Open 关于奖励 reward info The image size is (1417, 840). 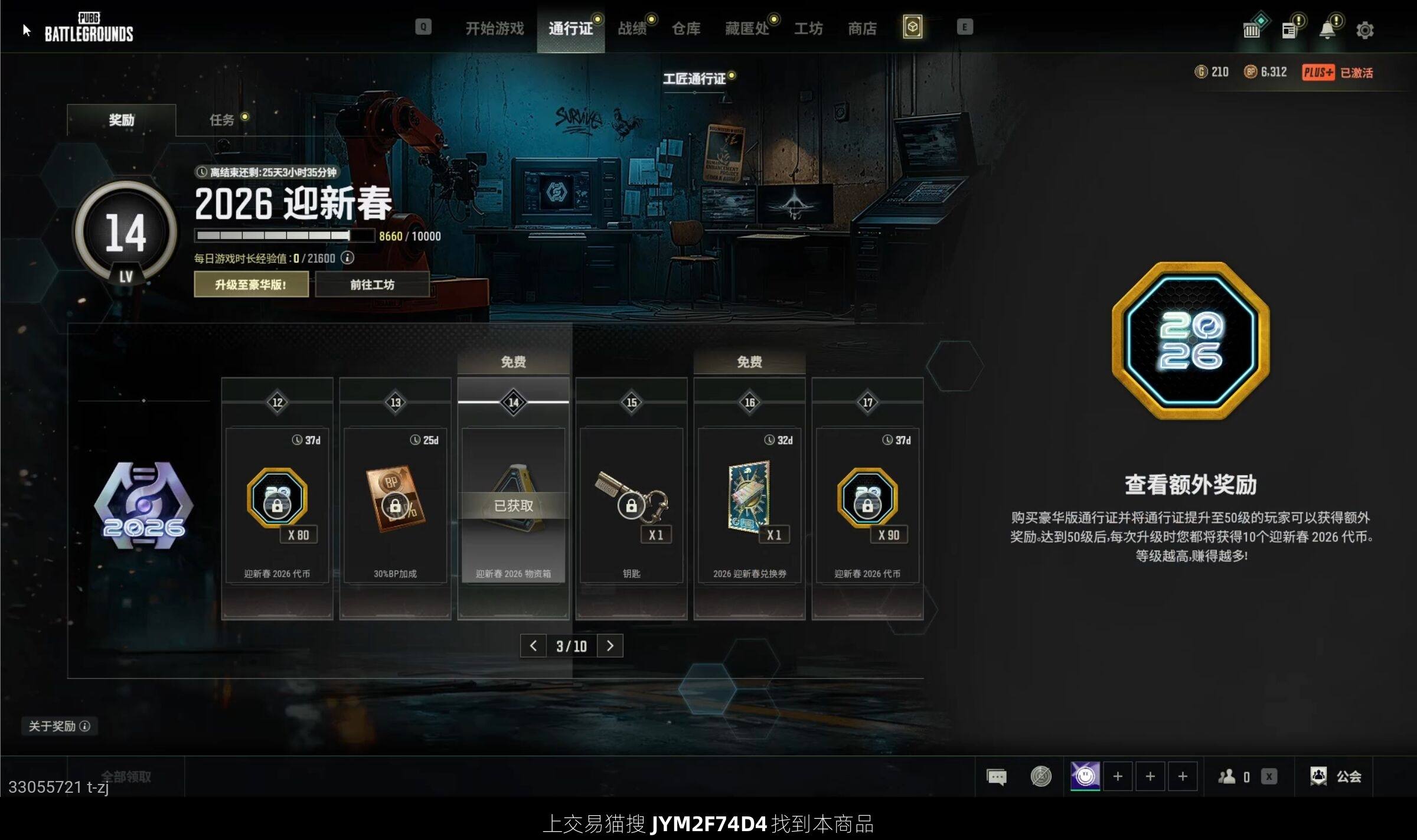pos(59,726)
